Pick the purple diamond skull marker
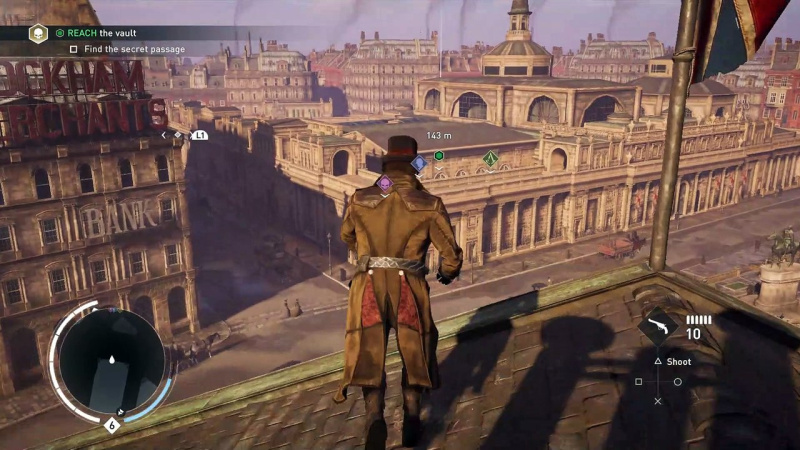This screenshot has width=800, height=450. (384, 183)
